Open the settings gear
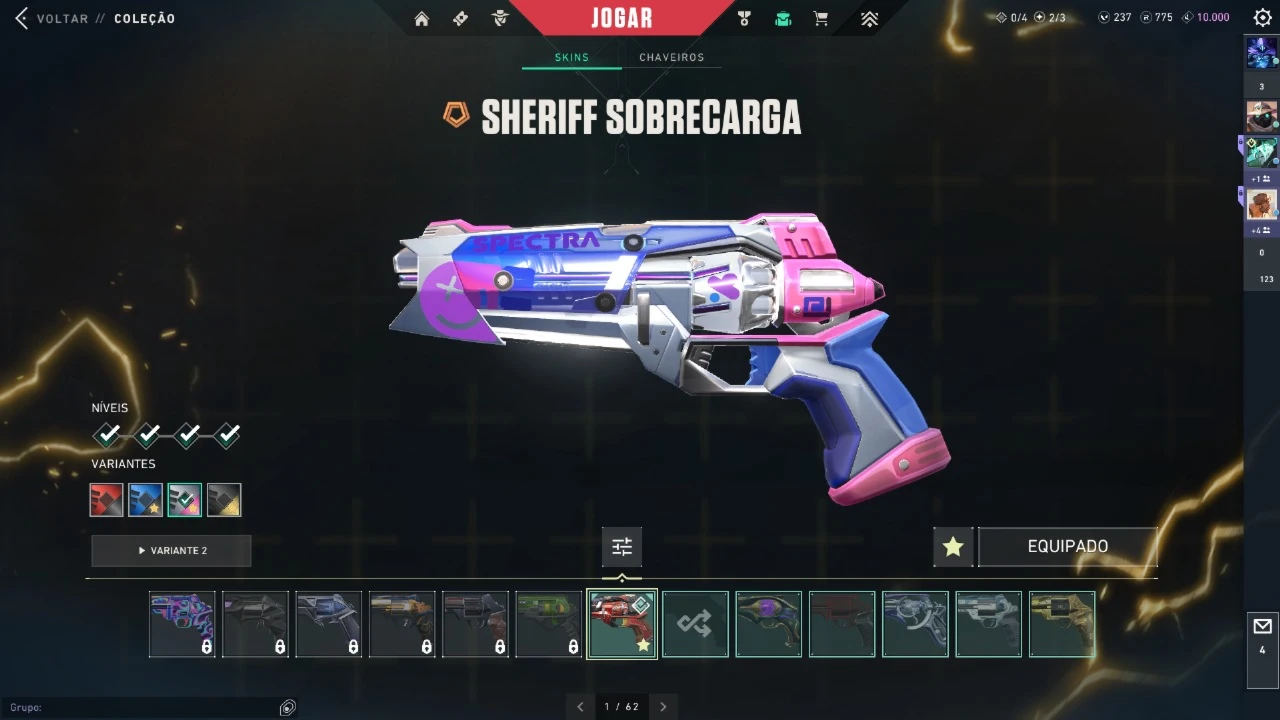 pyautogui.click(x=1262, y=18)
